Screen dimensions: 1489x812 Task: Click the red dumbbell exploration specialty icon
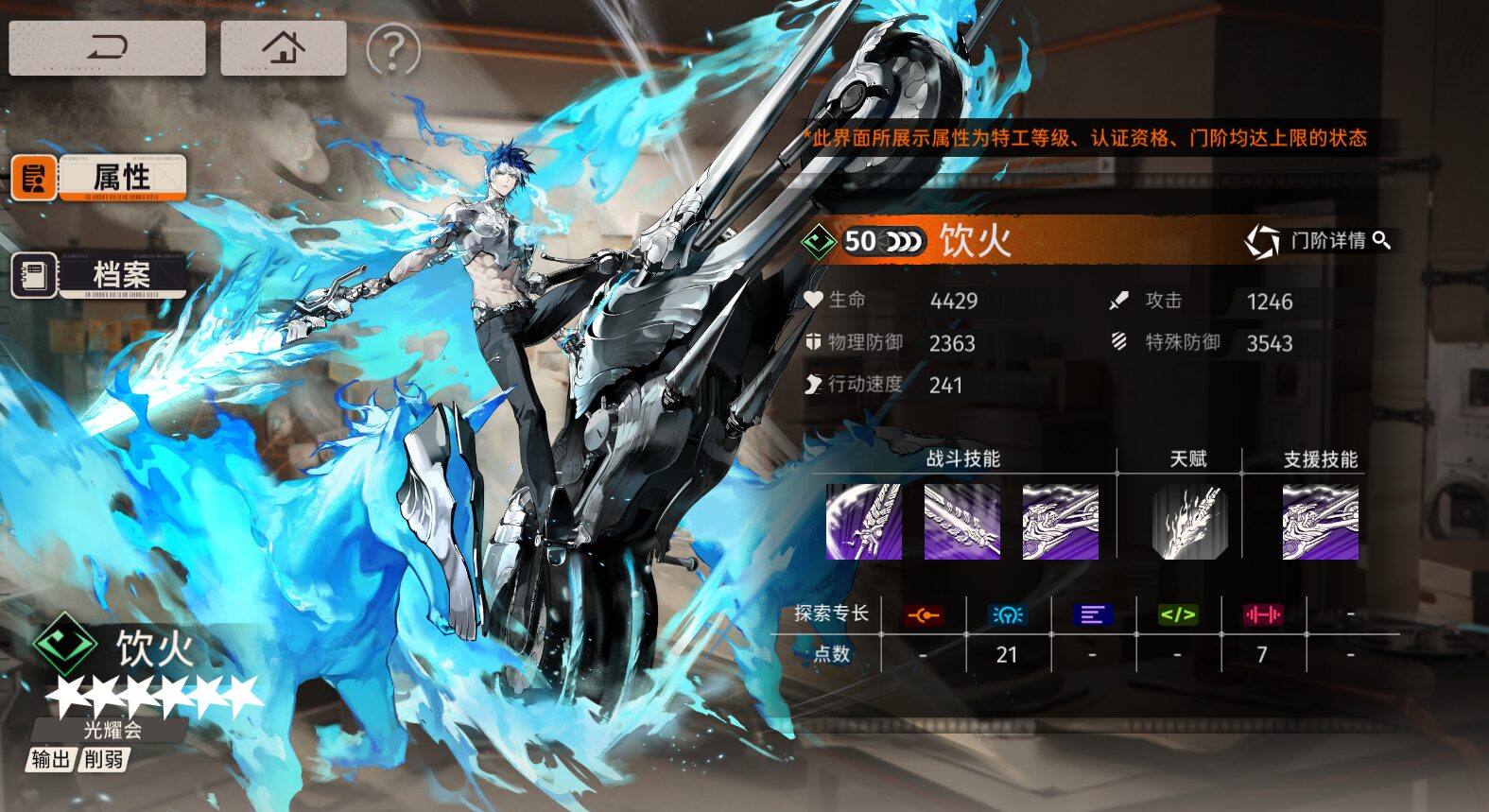1262,615
